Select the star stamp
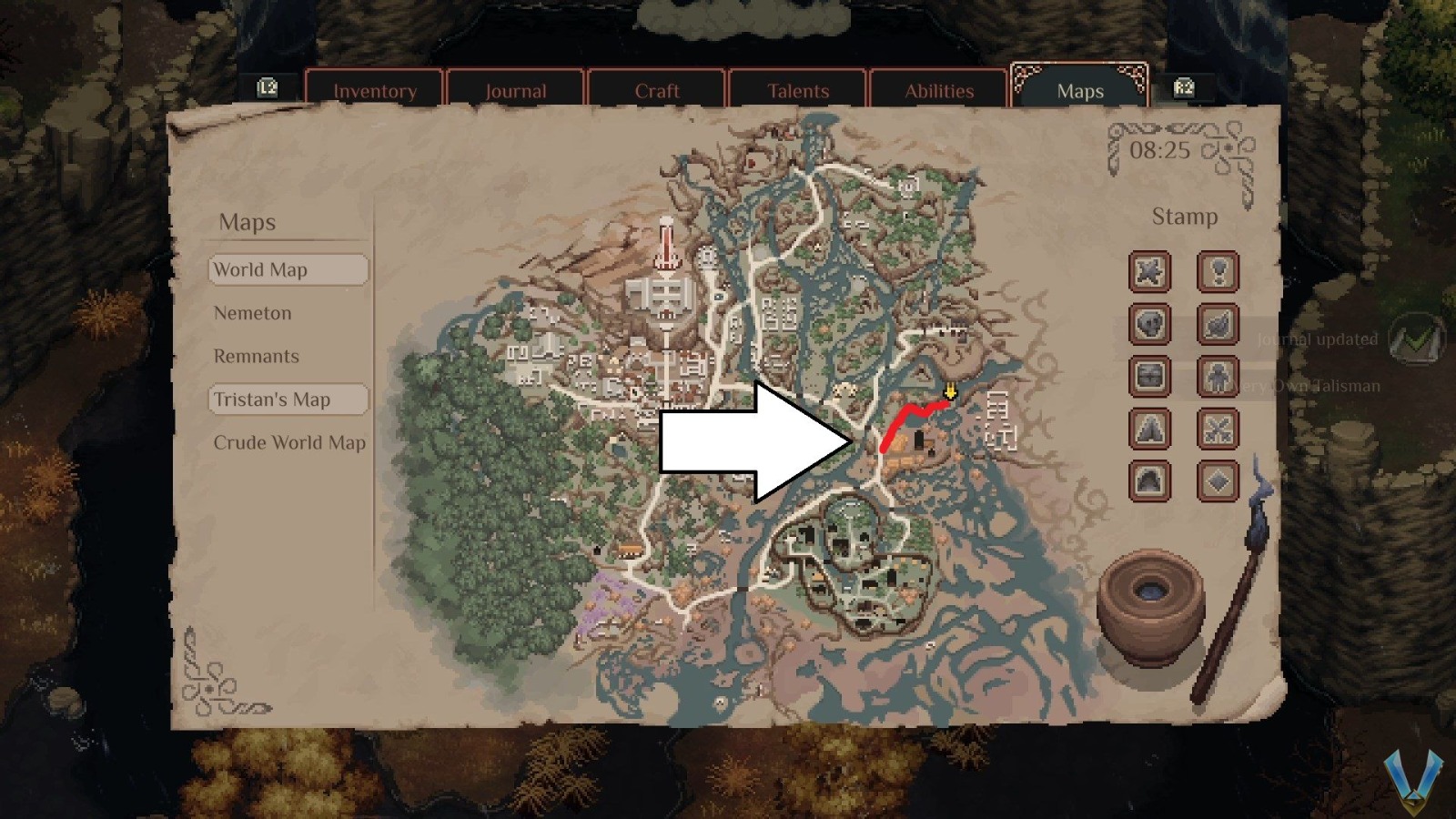Image resolution: width=1456 pixels, height=819 pixels. pos(1148,272)
